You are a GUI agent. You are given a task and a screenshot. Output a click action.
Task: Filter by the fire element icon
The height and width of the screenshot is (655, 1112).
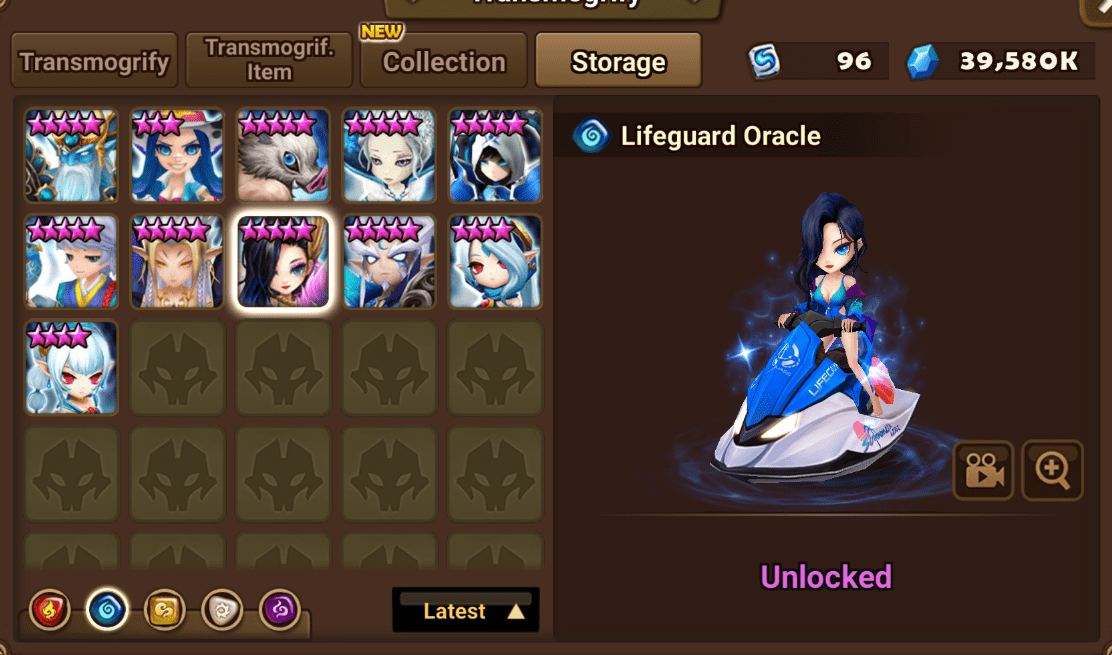click(50, 609)
